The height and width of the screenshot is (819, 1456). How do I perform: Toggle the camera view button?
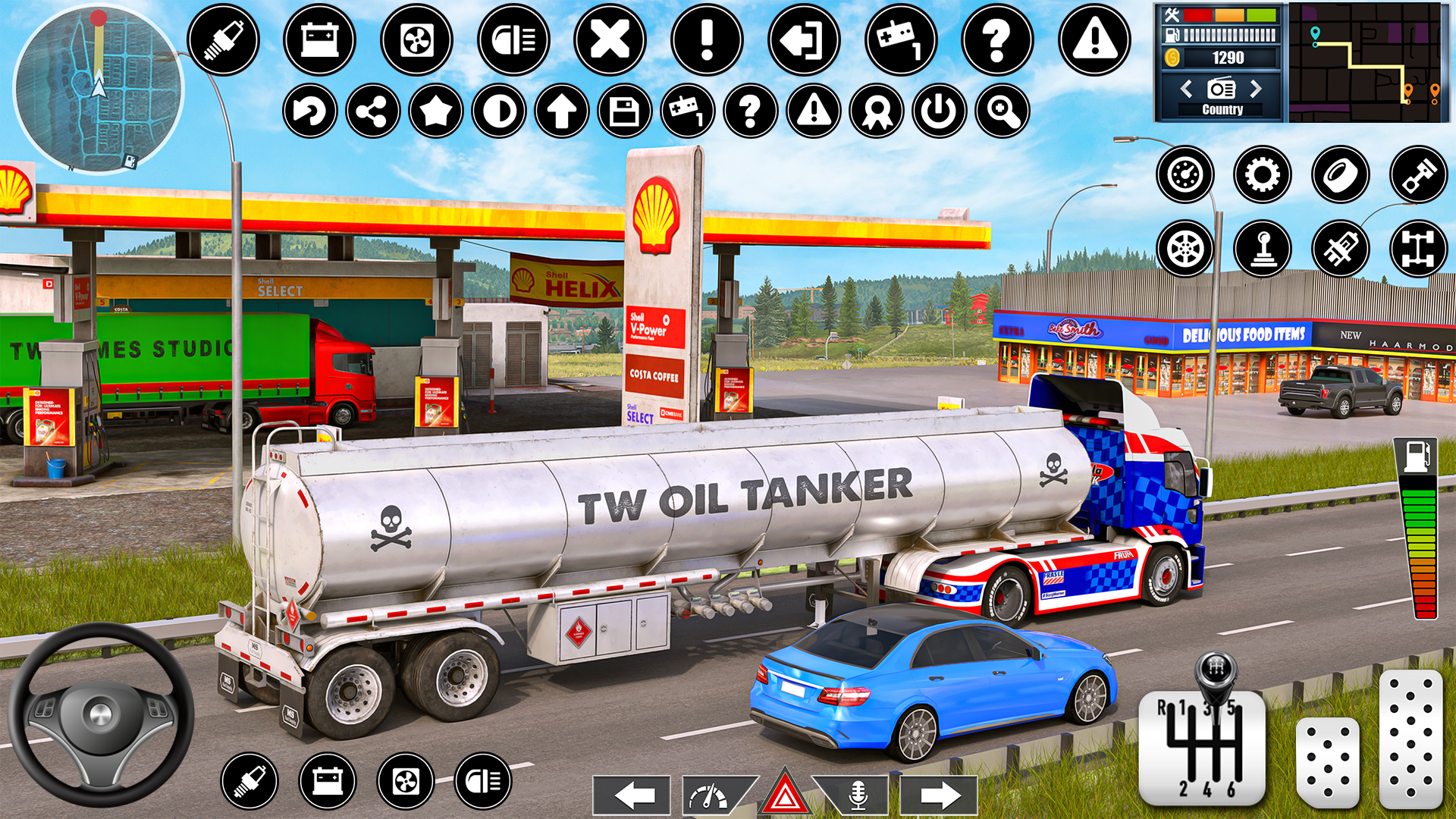coord(499,111)
